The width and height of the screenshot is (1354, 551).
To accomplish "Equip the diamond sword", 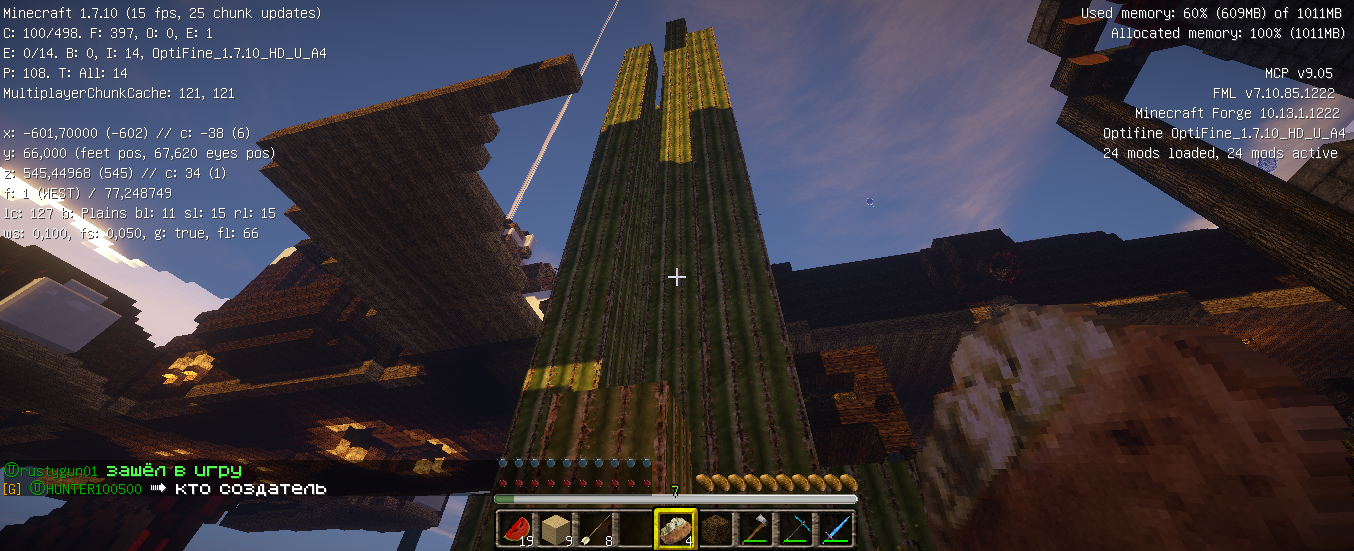I will coord(835,528).
